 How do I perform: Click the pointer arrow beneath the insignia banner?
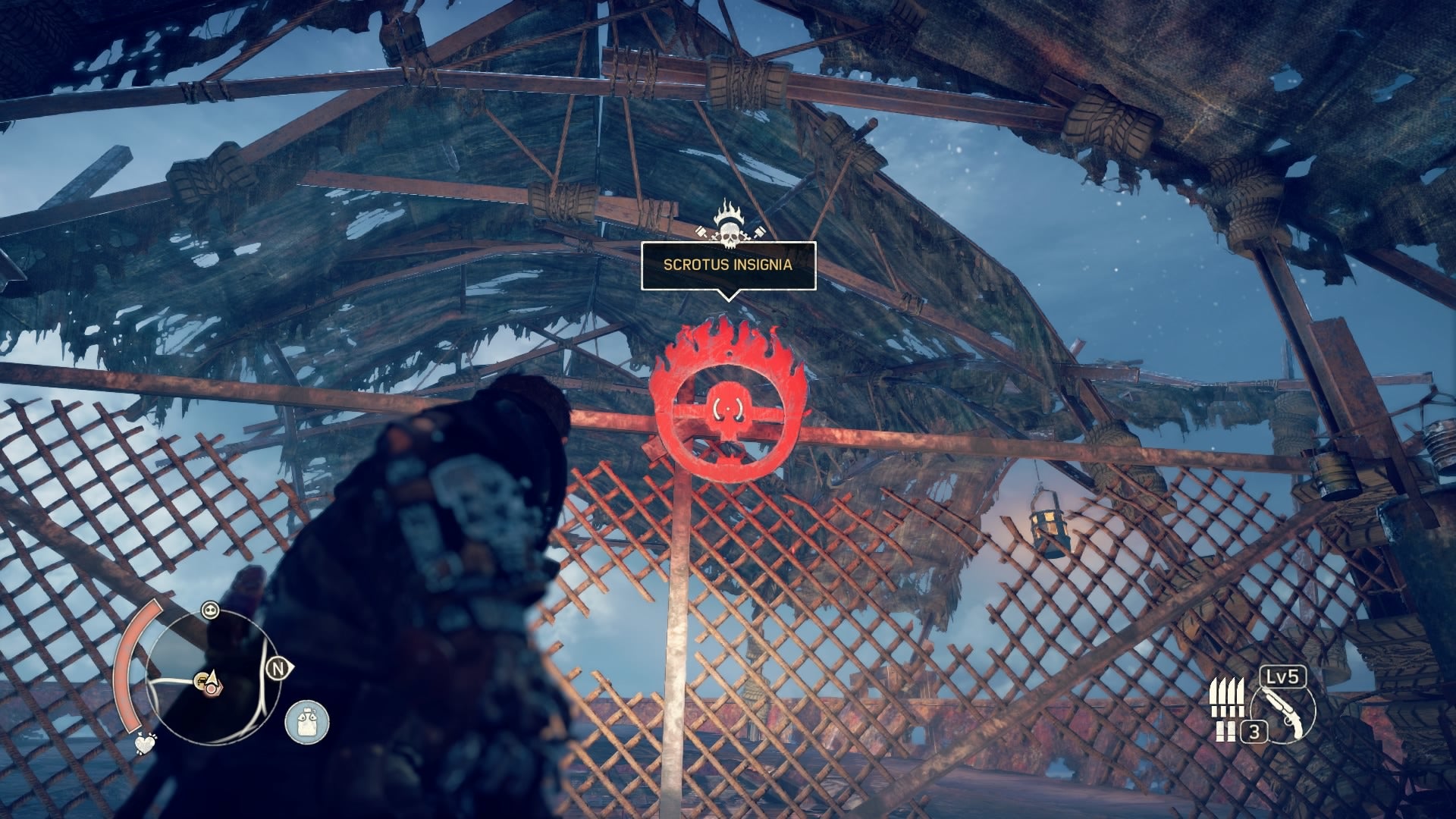coord(729,296)
